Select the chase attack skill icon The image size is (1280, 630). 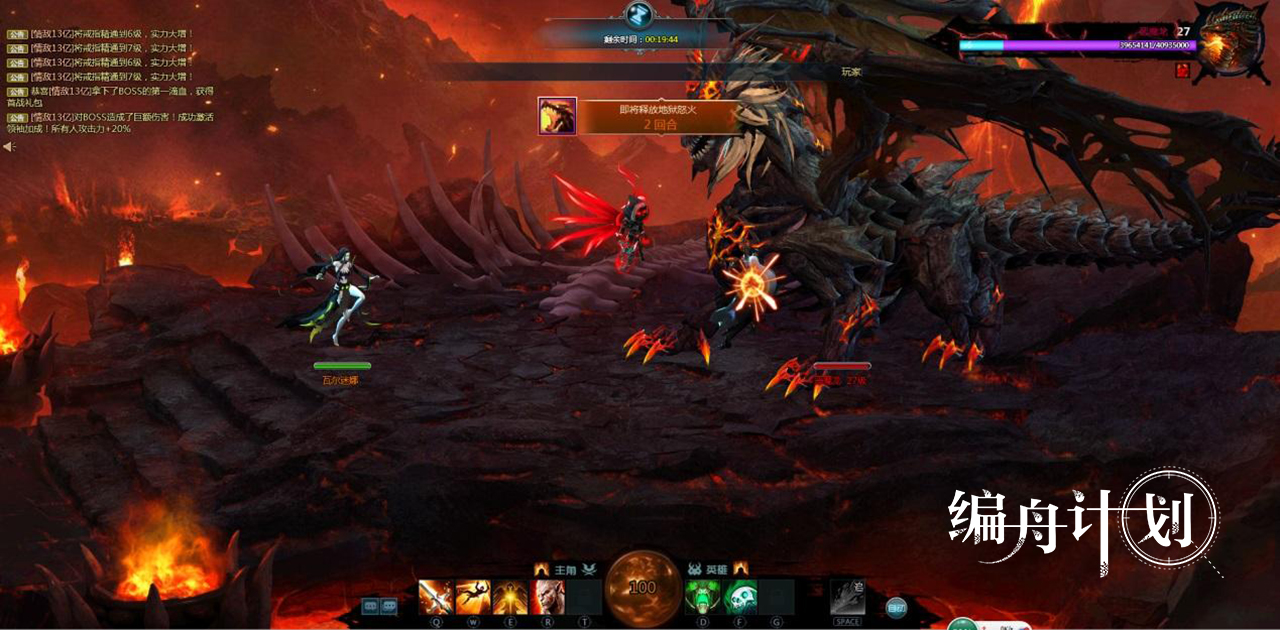[847, 597]
